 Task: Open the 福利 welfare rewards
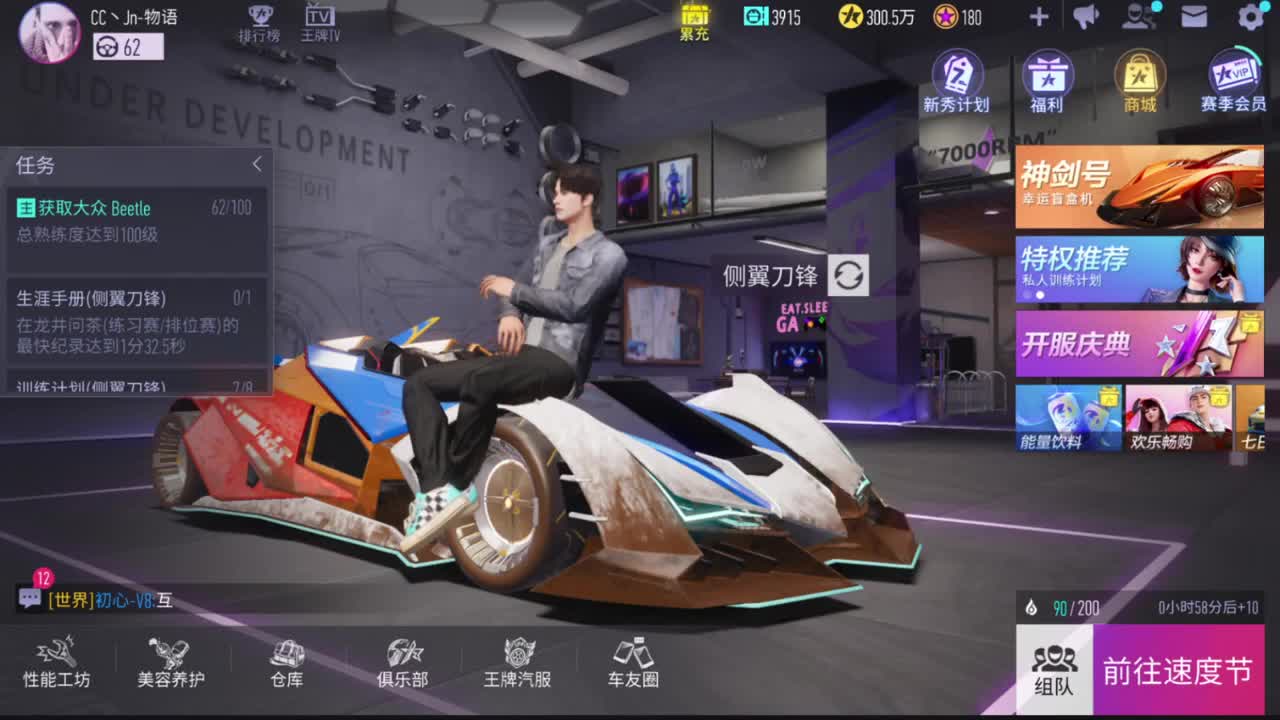point(1047,80)
